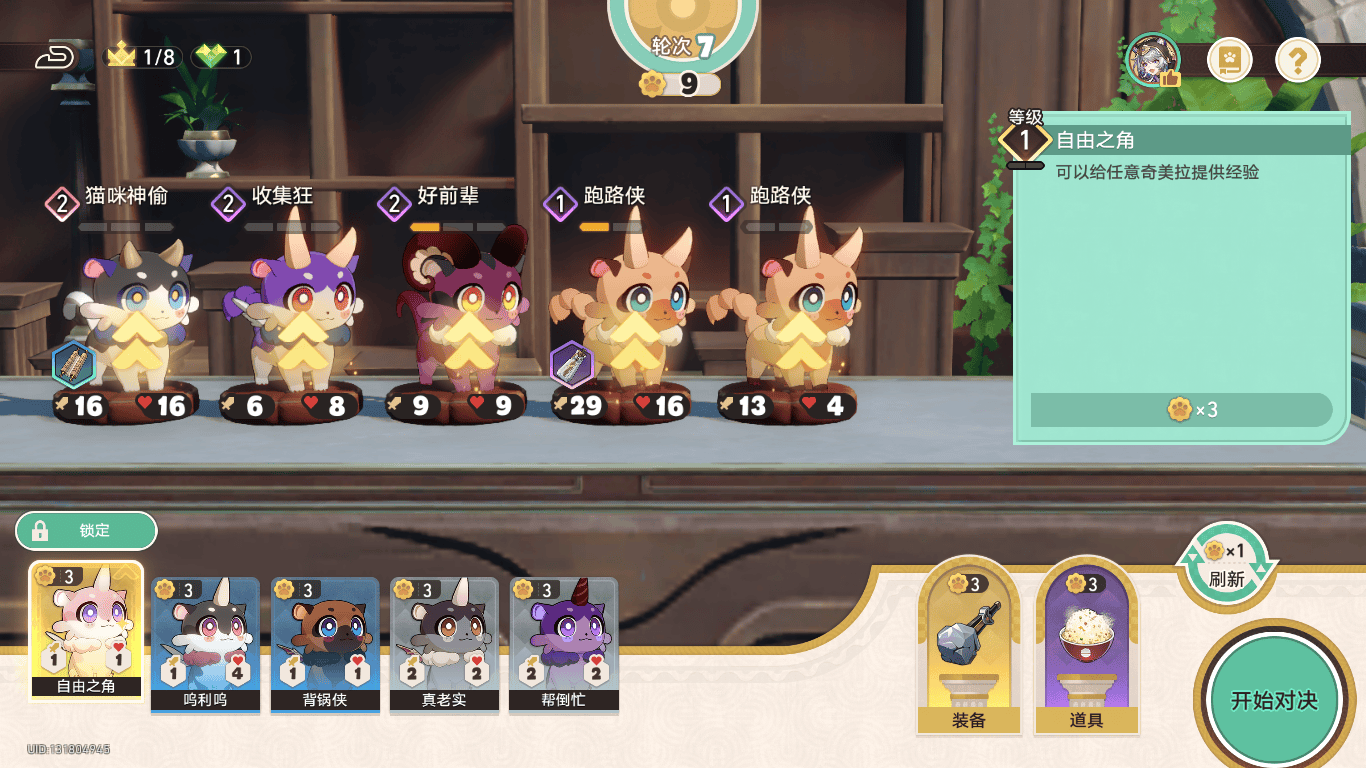
Task: Refresh the shop with 刷新
Action: (x=1227, y=564)
